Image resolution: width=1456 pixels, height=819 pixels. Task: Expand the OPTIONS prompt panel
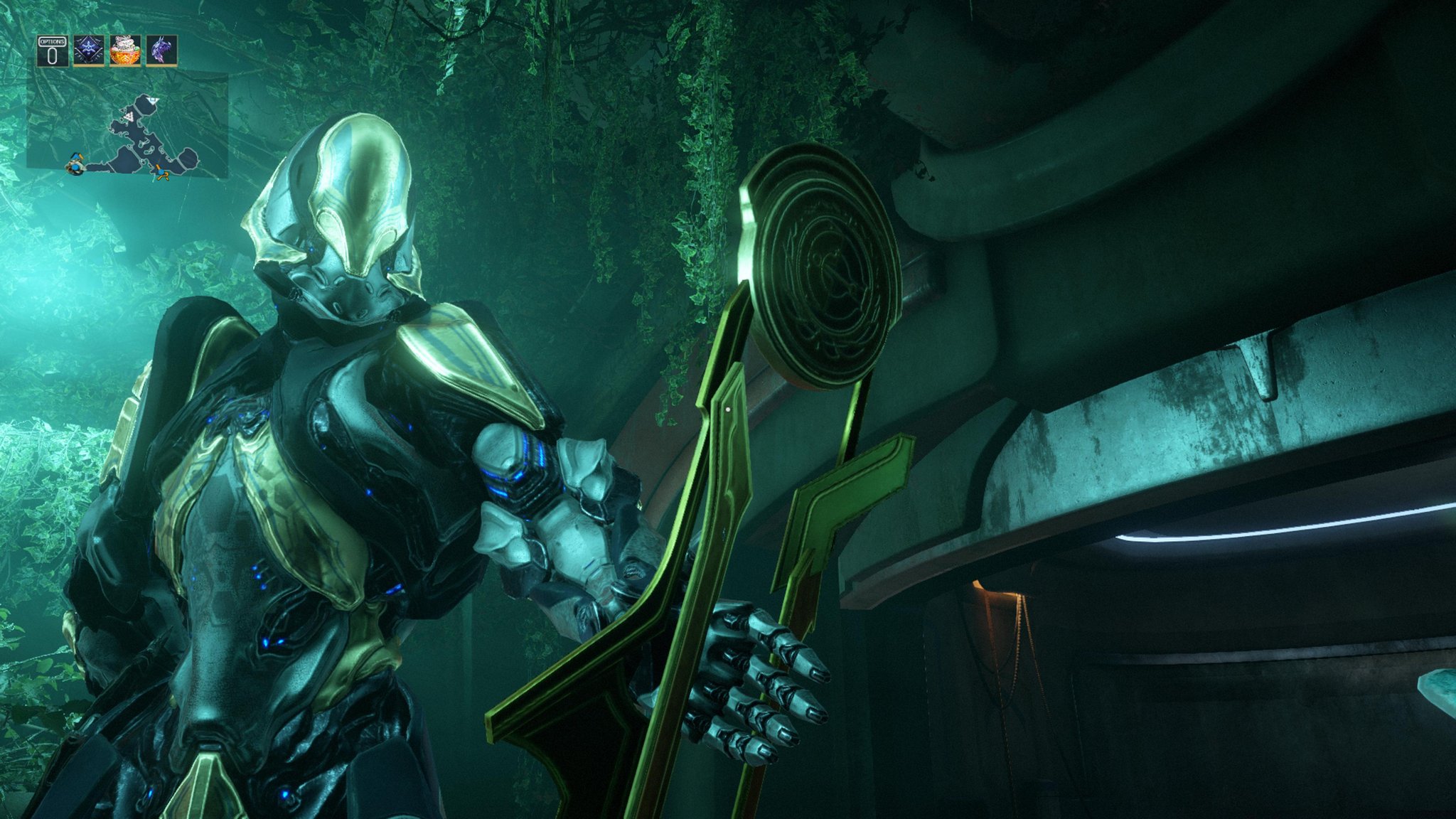pos(52,50)
